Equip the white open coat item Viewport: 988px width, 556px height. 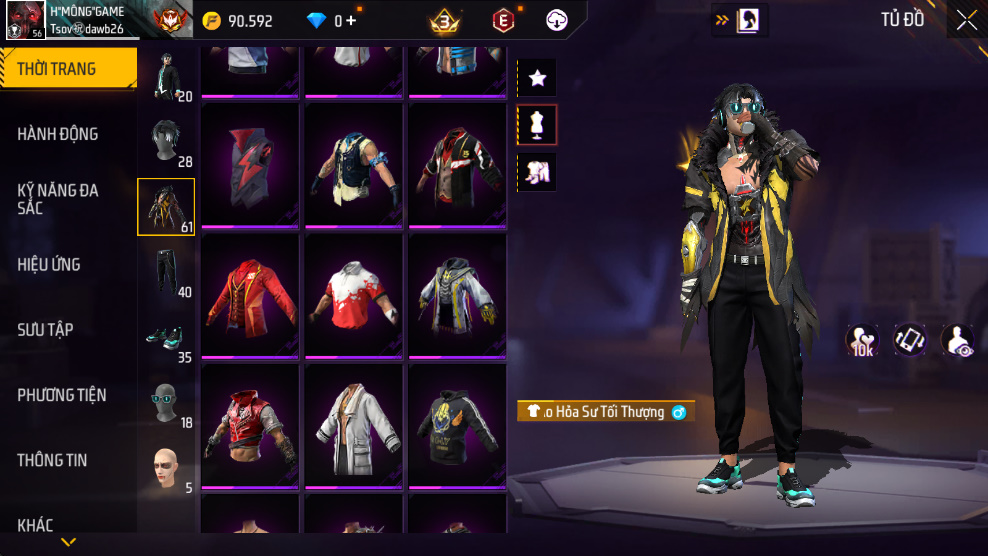tap(353, 425)
